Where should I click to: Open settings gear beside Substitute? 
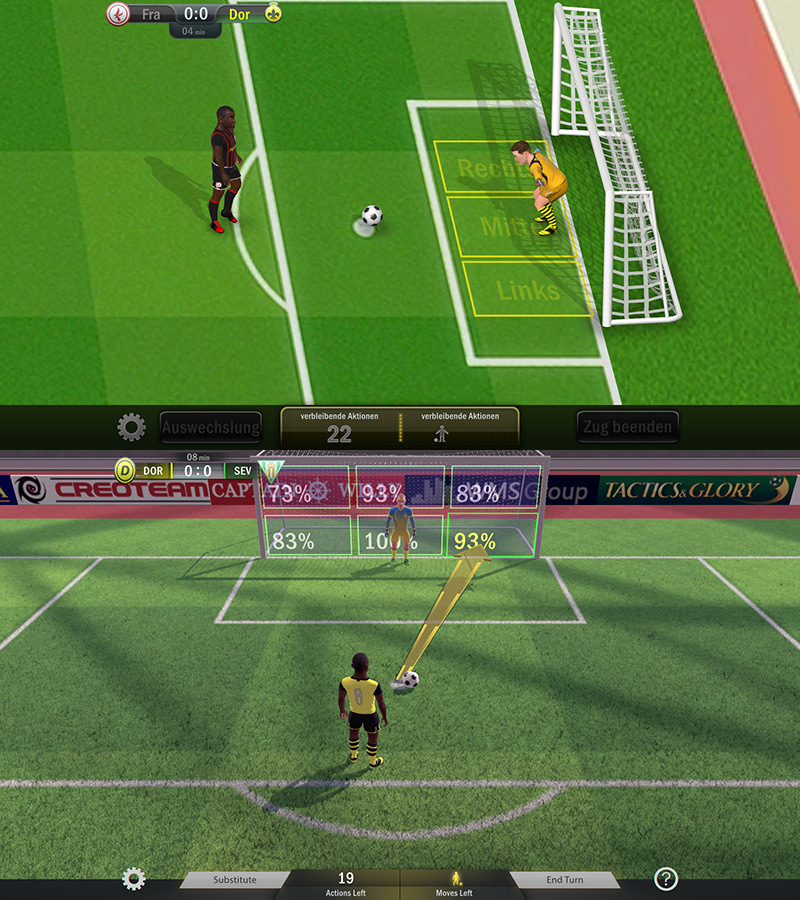pos(133,879)
